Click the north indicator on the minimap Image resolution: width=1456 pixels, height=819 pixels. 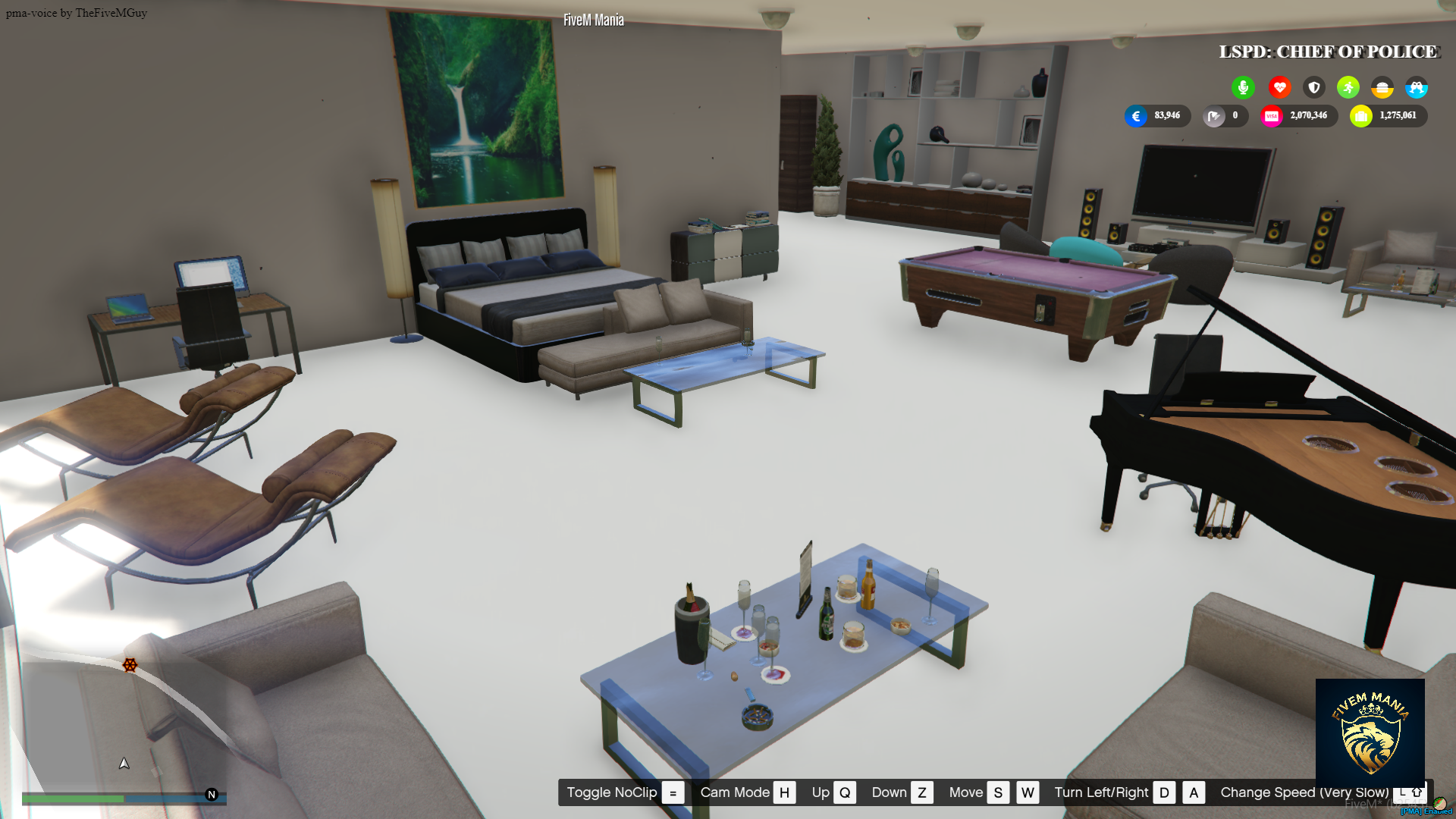tap(211, 795)
